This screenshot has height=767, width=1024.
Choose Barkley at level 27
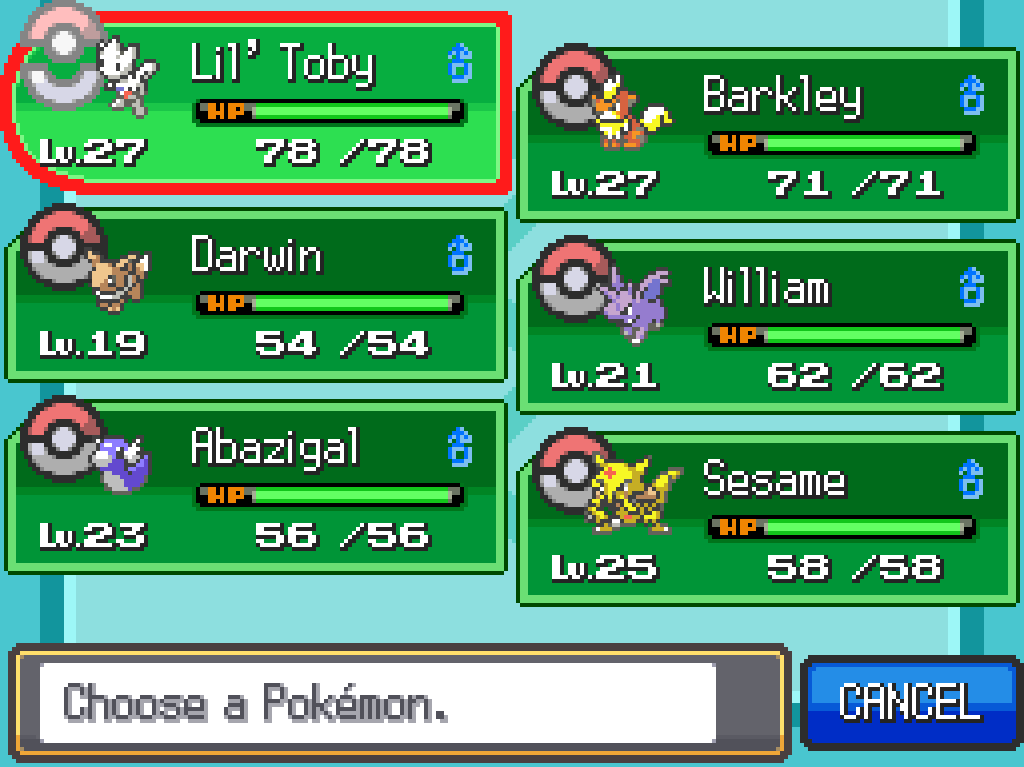(768, 135)
